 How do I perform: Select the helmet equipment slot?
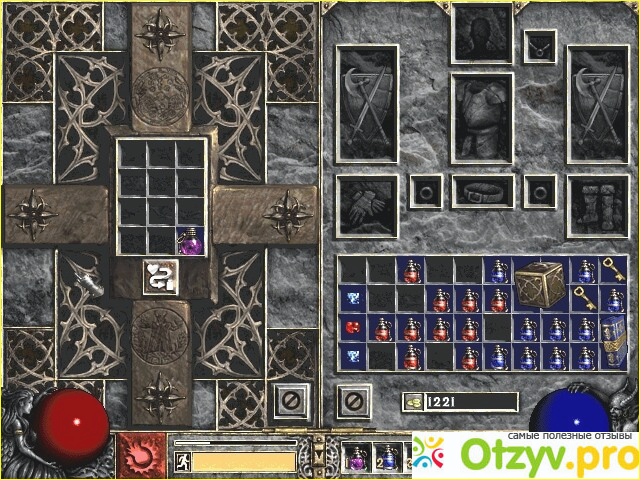(x=482, y=33)
